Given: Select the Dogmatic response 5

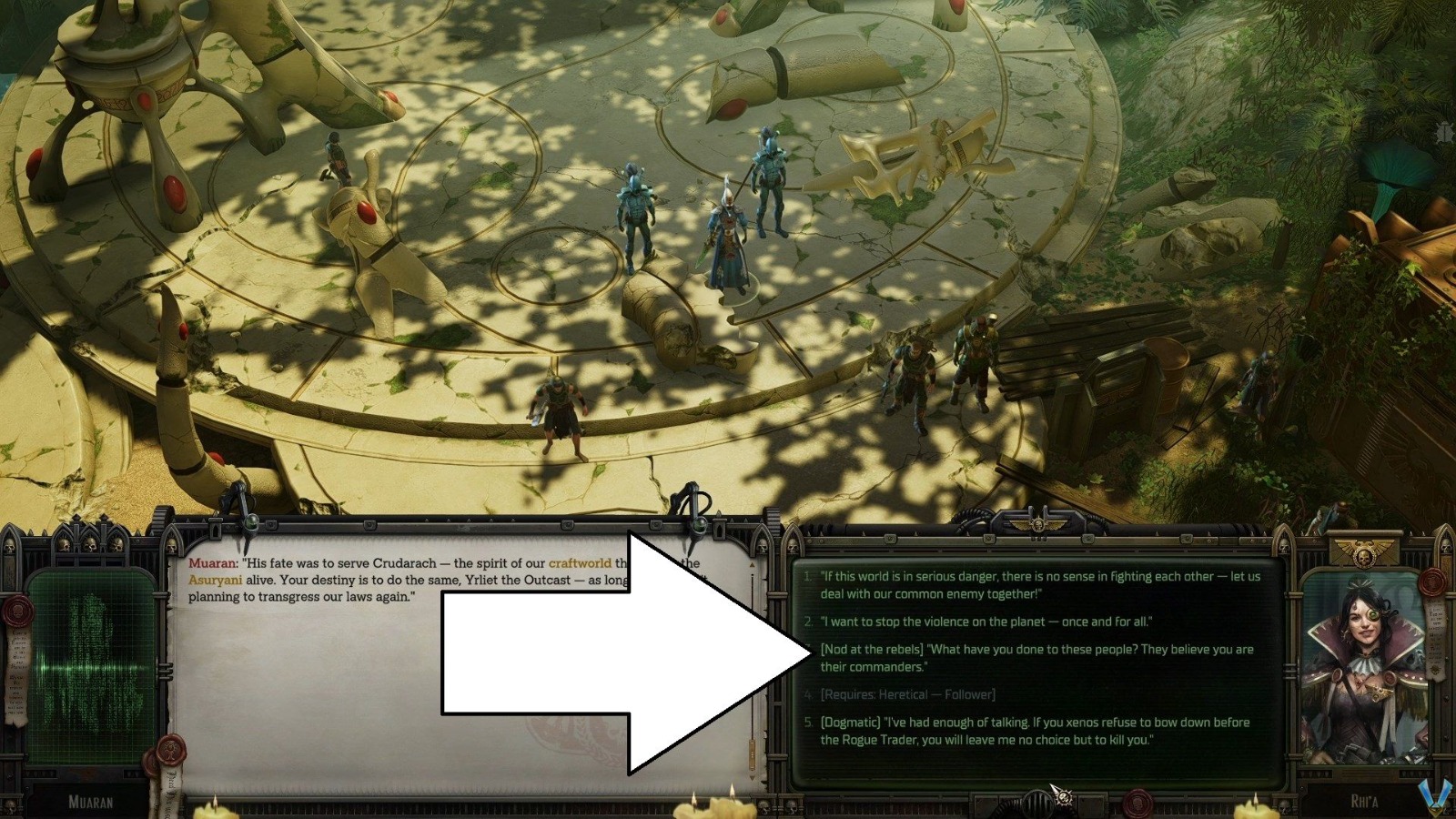Looking at the screenshot, I should (1033, 728).
